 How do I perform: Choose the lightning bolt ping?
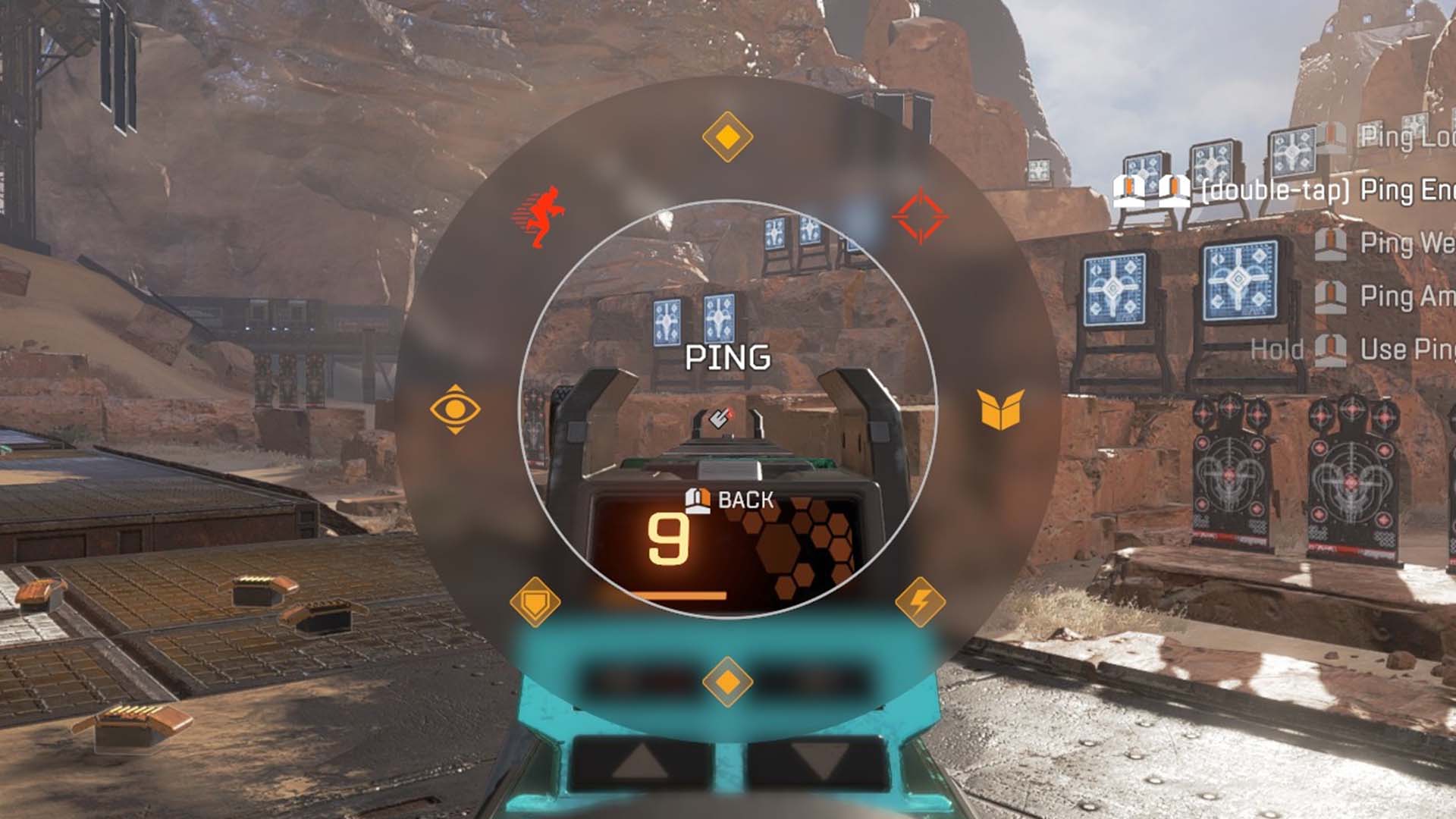pyautogui.click(x=920, y=602)
